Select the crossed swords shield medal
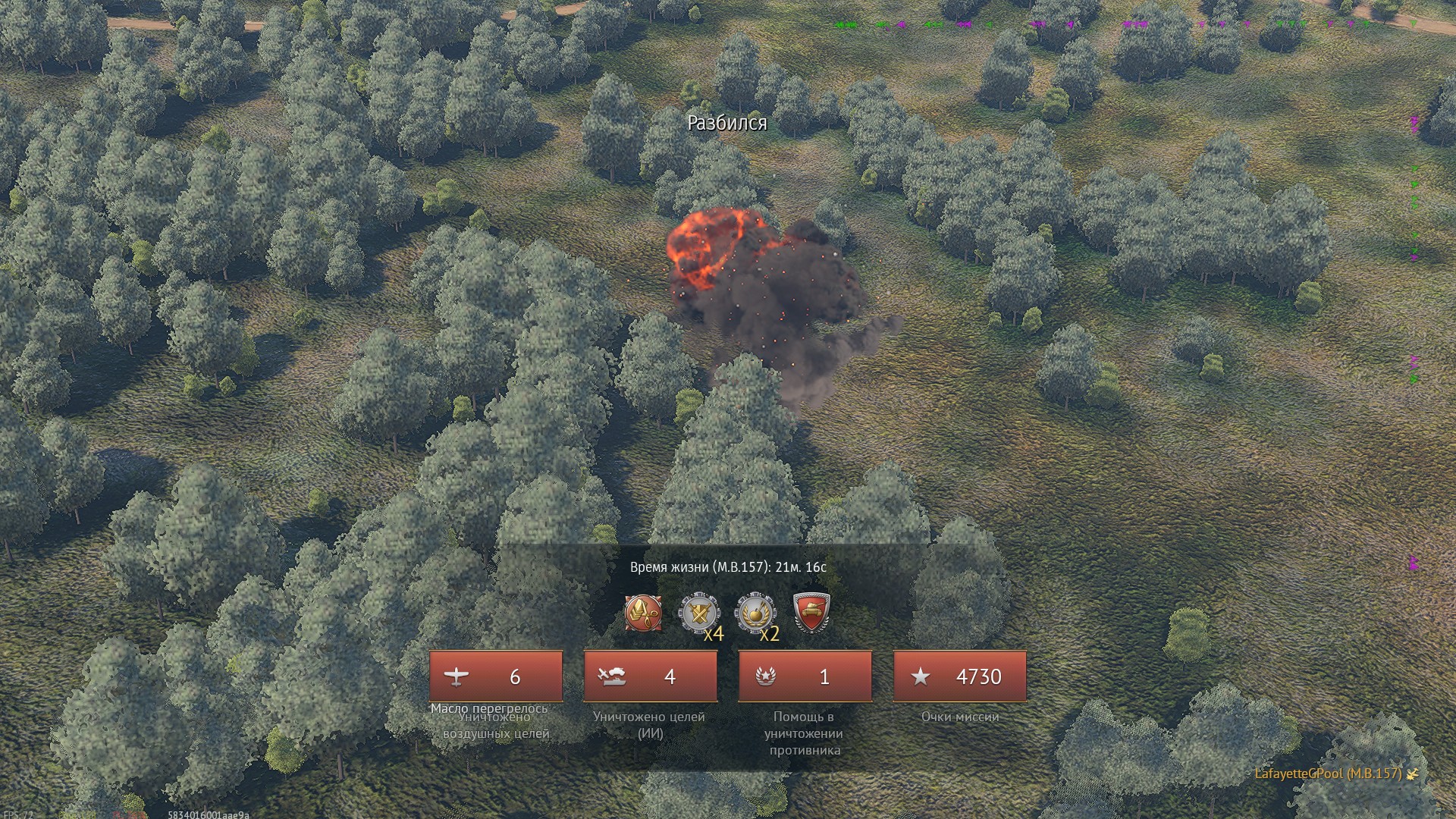This screenshot has width=1456, height=819. (x=699, y=613)
